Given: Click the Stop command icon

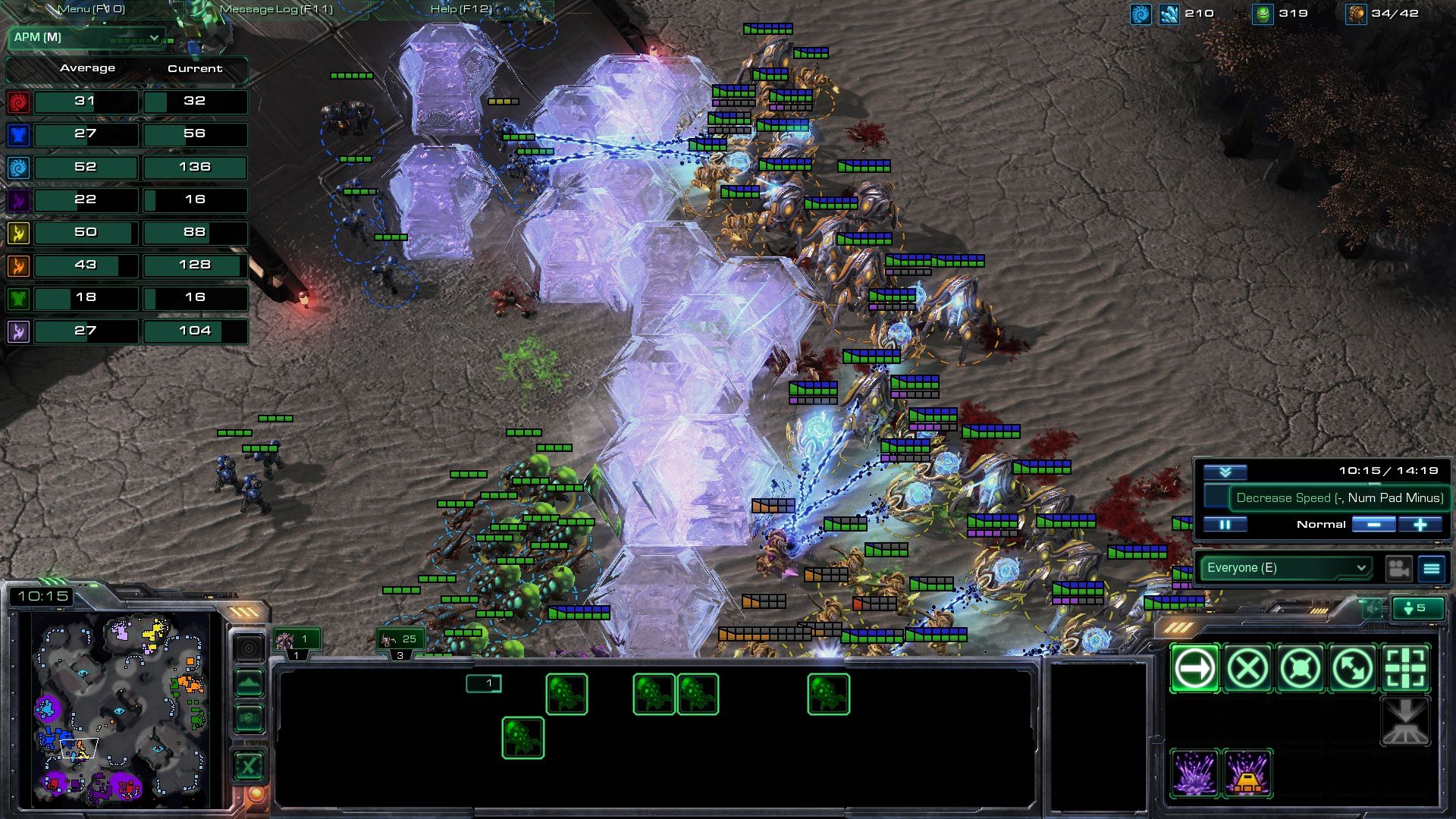Looking at the screenshot, I should (x=1247, y=669).
